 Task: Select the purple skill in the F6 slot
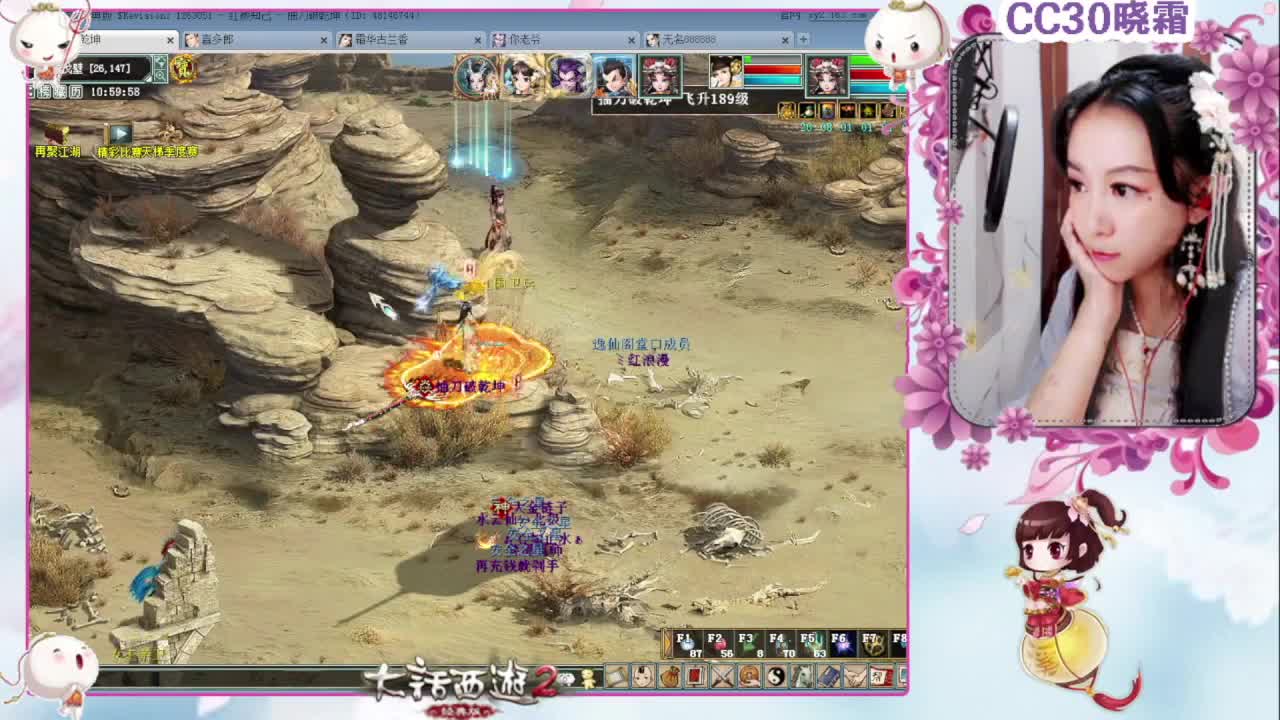(845, 645)
